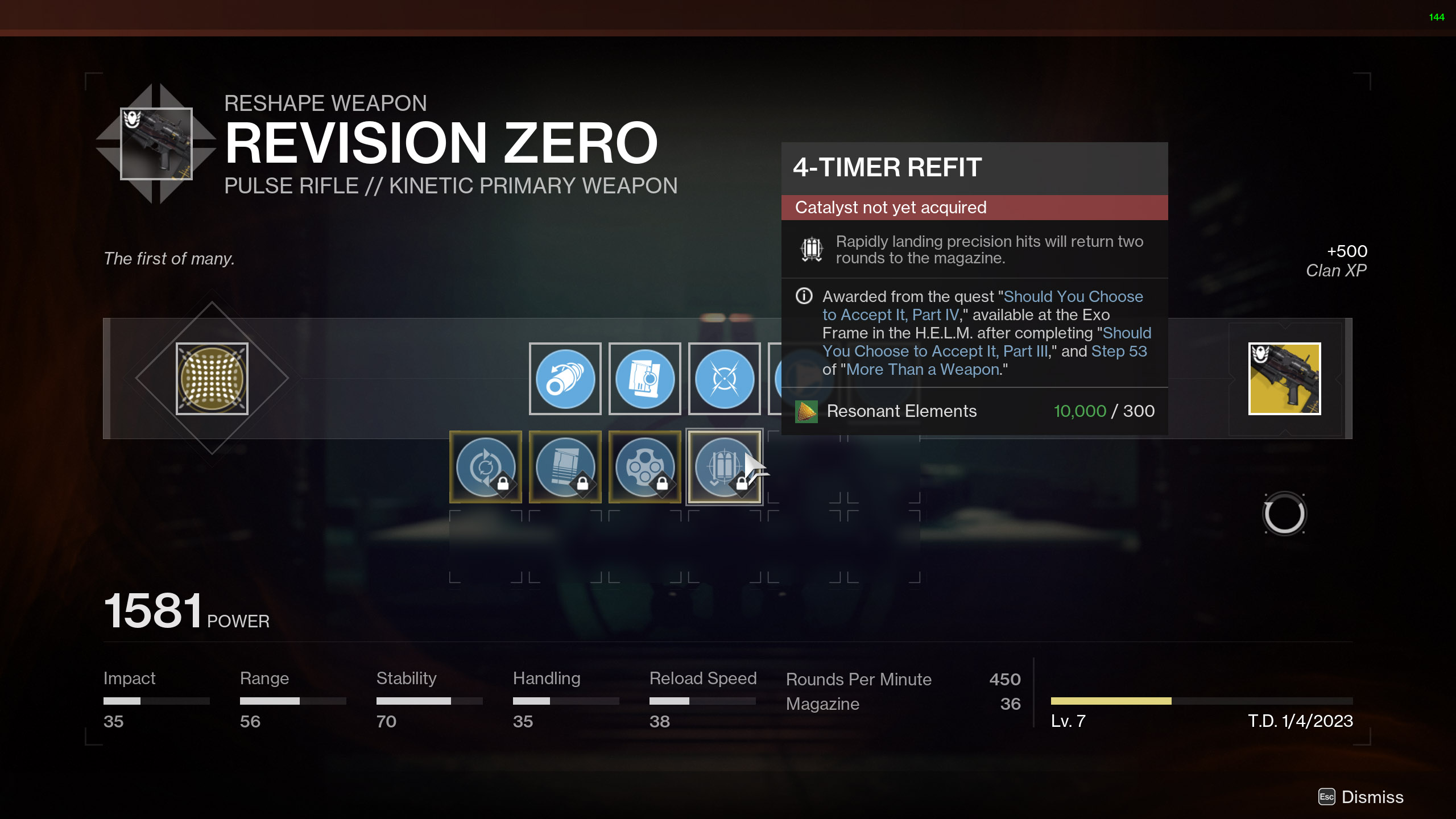Select the locked revolver-cylinder catalyst refit
This screenshot has width=1456, height=819.
[x=644, y=467]
